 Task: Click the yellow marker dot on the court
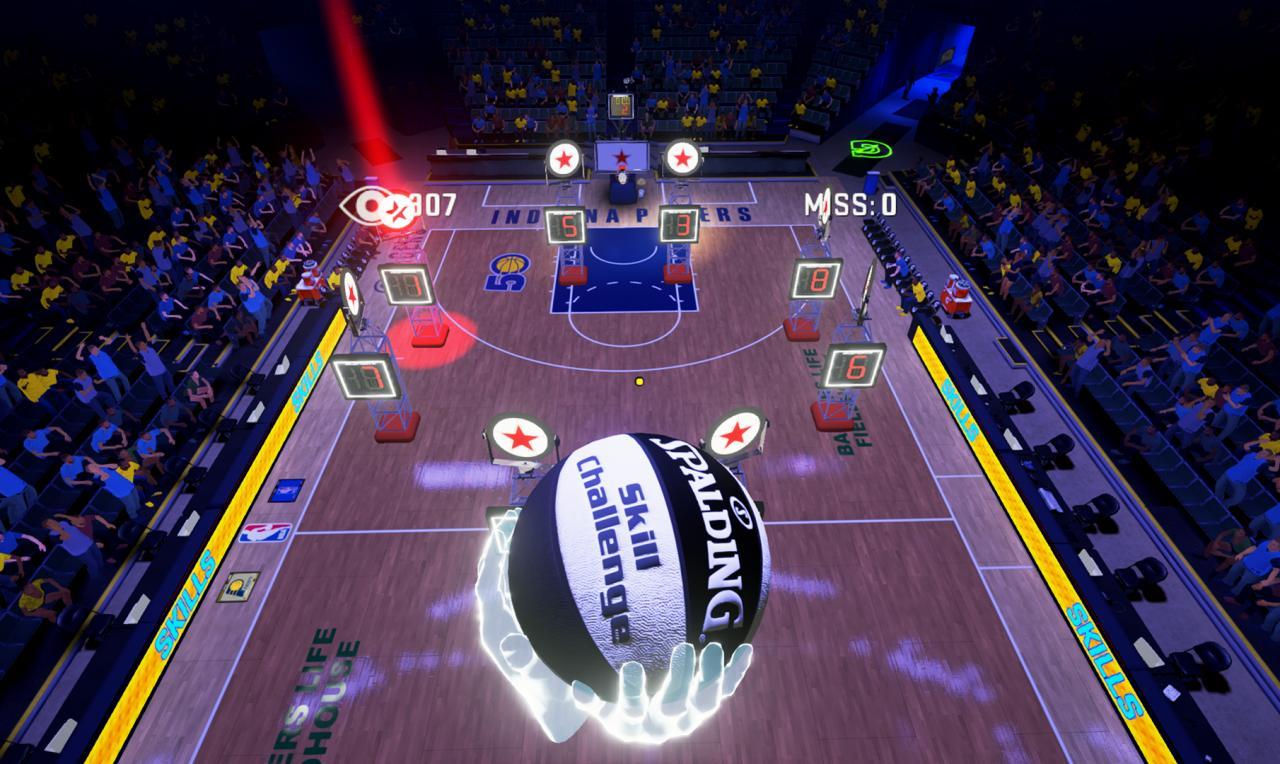click(640, 380)
